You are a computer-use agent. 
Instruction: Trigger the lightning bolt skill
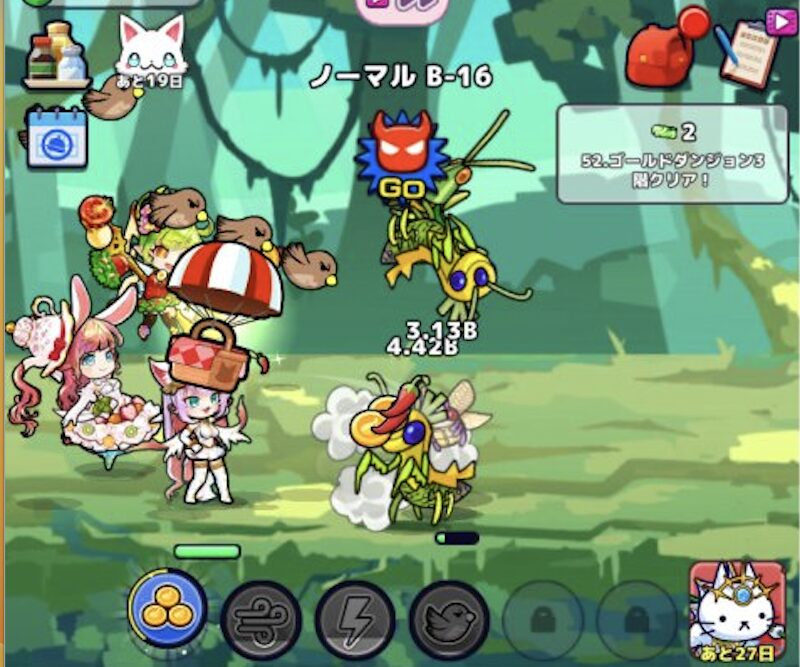point(354,619)
